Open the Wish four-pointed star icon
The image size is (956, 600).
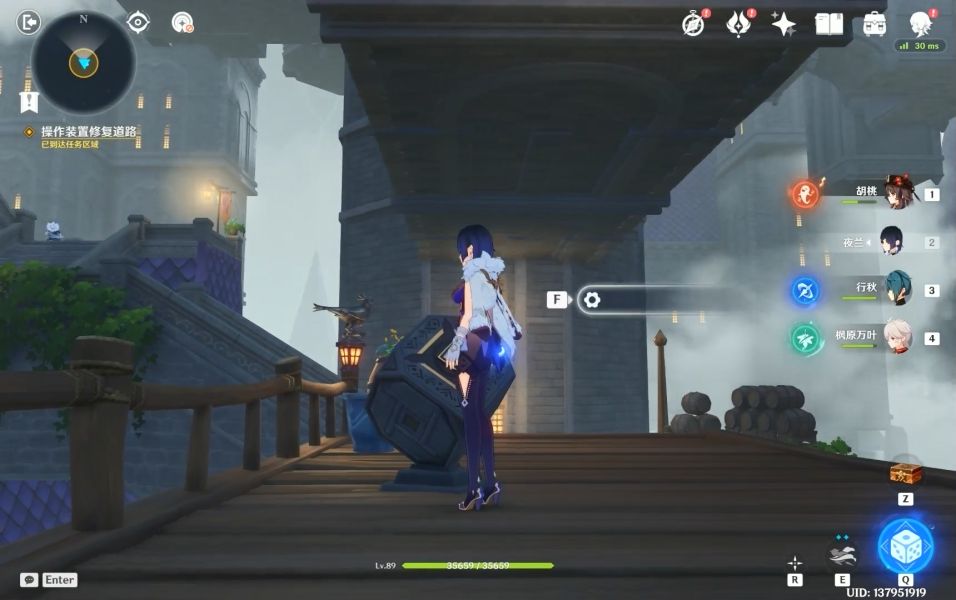[783, 24]
